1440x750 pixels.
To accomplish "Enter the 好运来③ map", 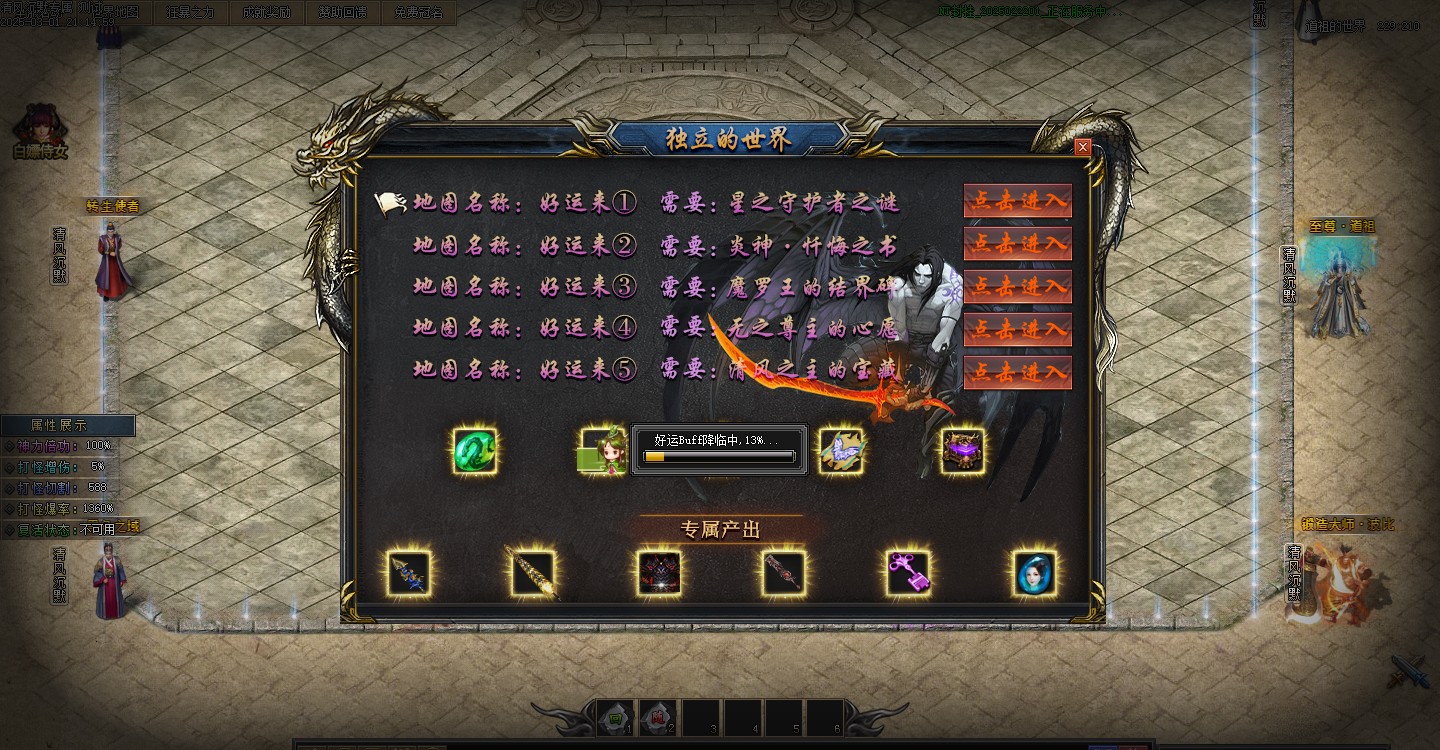I will [x=1017, y=287].
